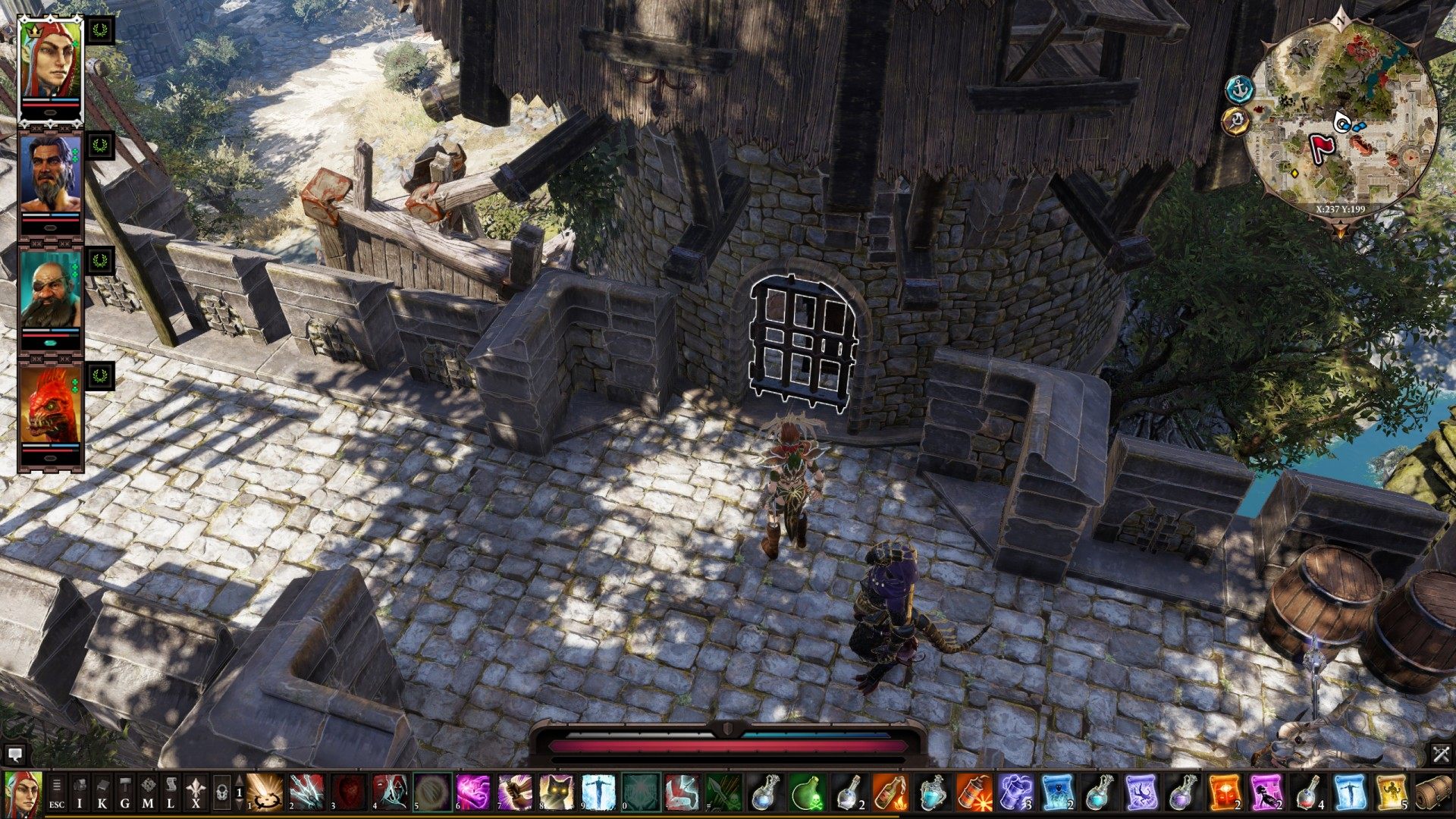1456x819 pixels.
Task: Throw the molotov fire bottle
Action: coord(890,793)
